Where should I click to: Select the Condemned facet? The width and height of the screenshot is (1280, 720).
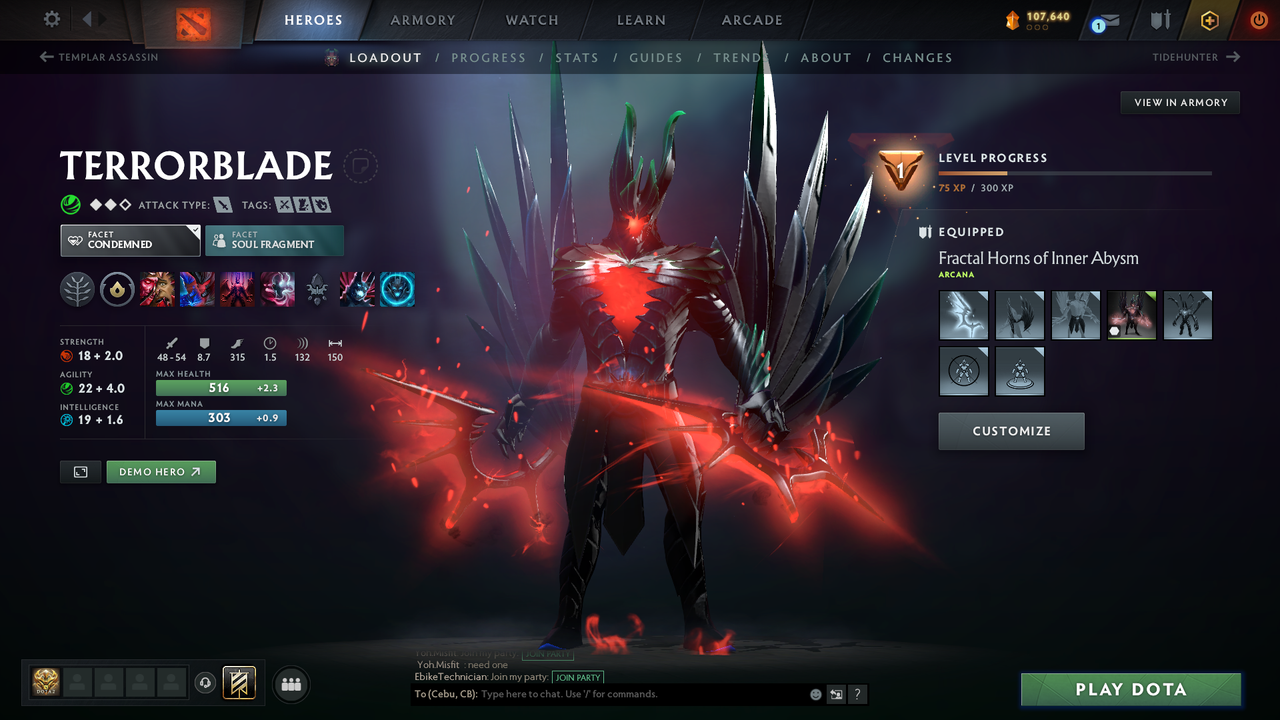pyautogui.click(x=129, y=240)
